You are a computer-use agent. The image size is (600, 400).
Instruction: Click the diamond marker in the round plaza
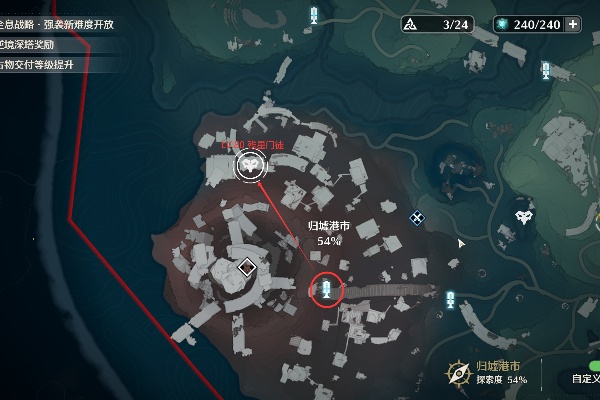tap(247, 266)
